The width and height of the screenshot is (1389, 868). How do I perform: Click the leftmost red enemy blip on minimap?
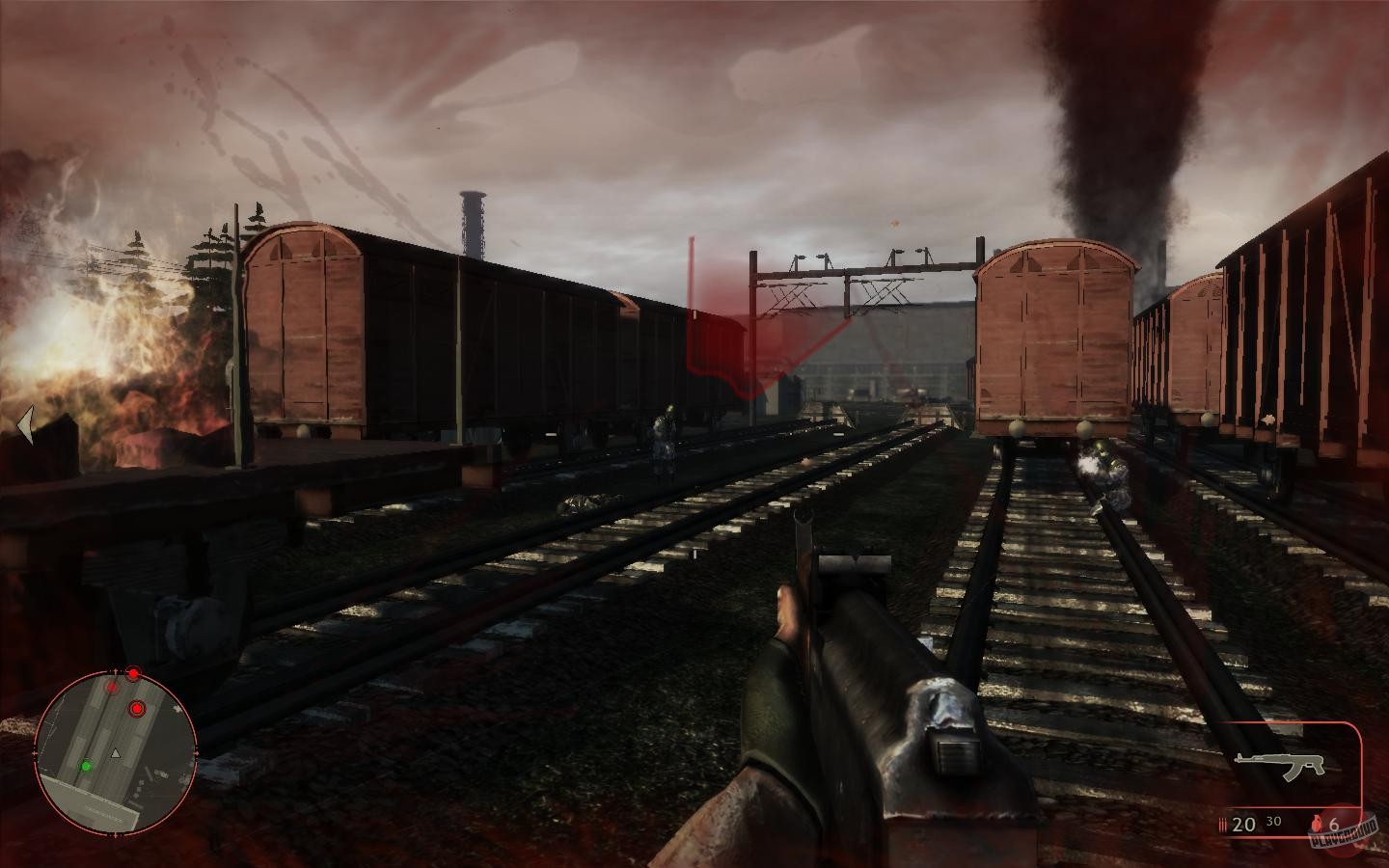113,688
